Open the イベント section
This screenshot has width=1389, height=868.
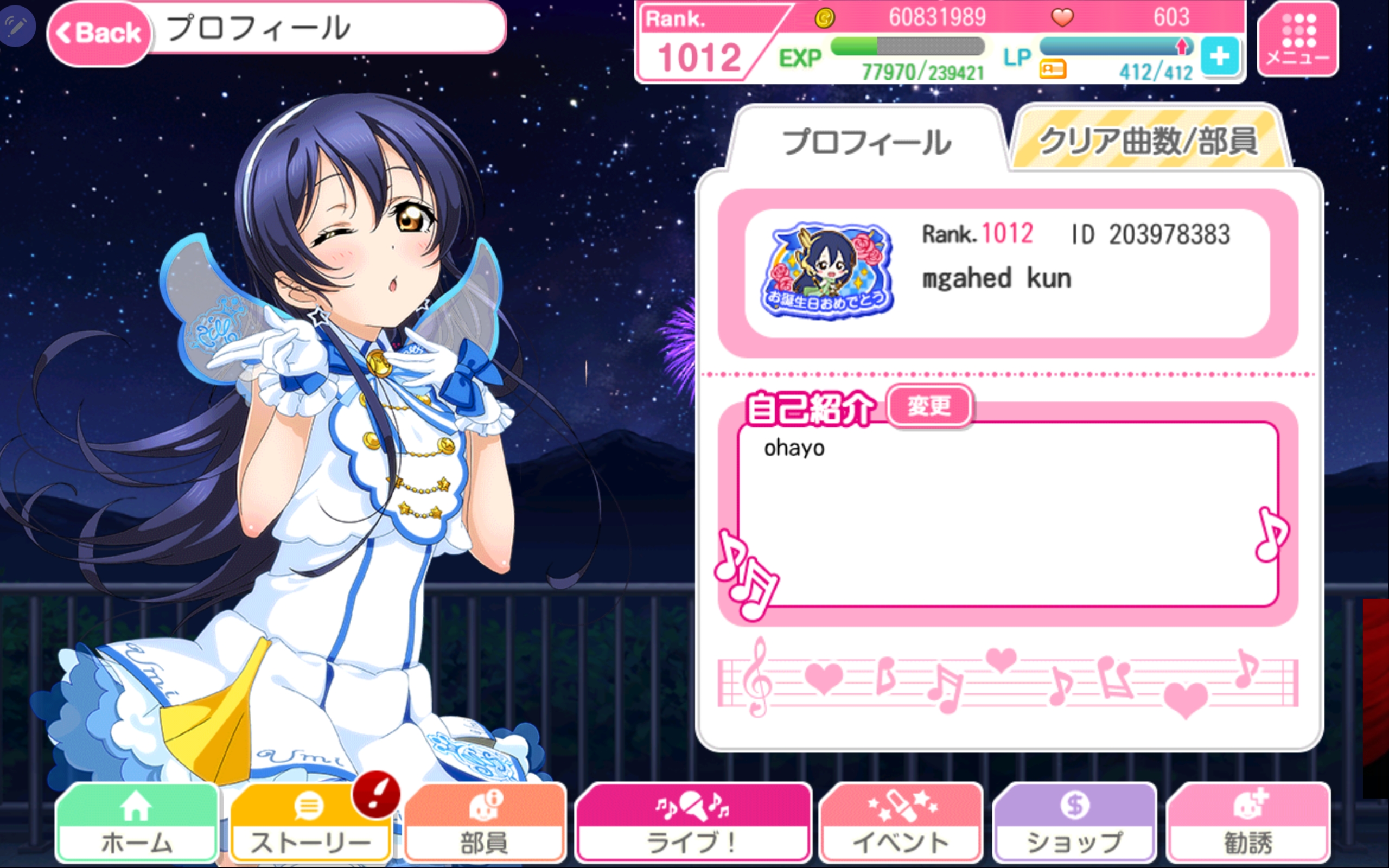pos(901,823)
